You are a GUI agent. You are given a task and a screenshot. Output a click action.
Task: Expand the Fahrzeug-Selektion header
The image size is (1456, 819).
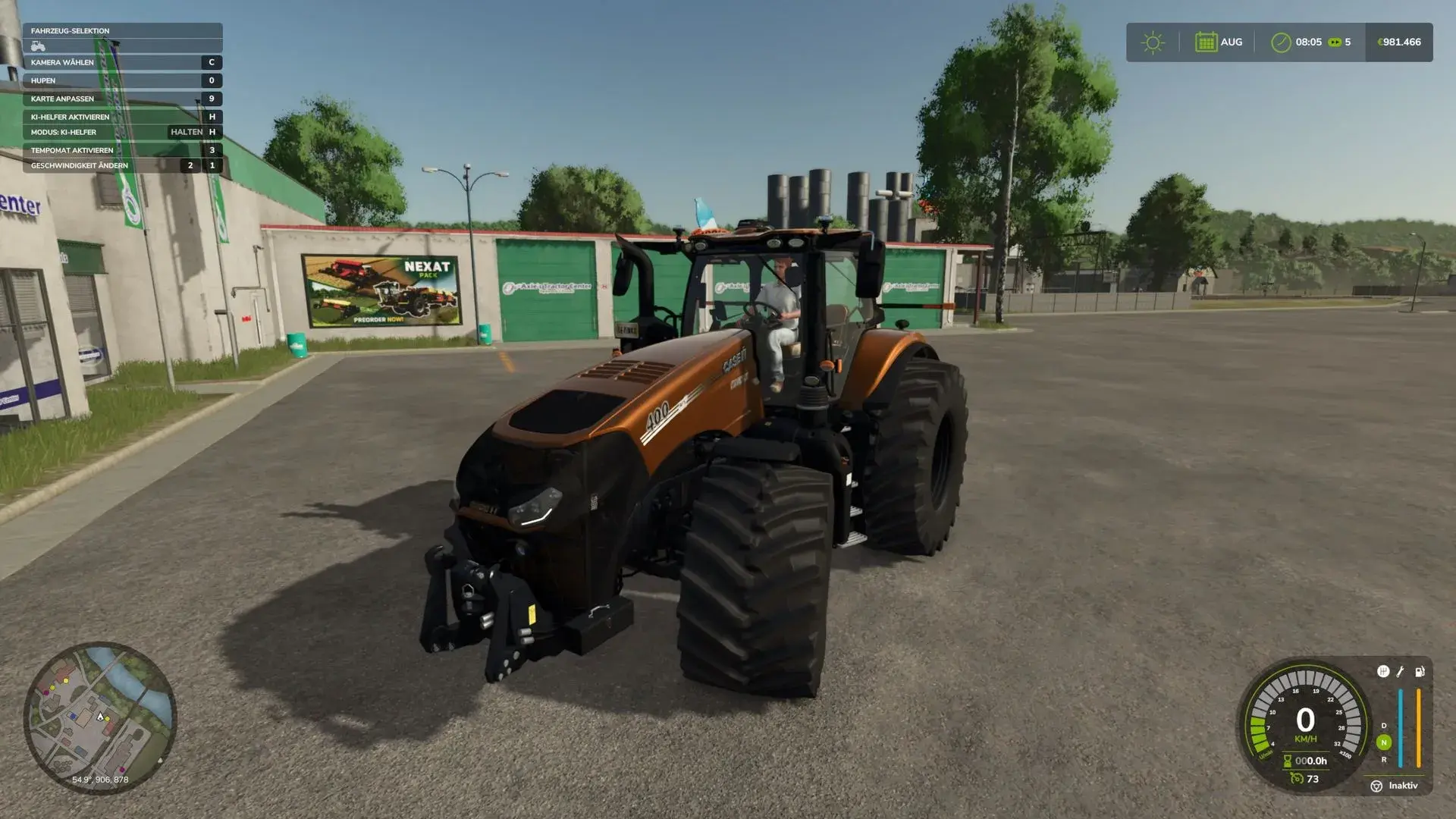[x=121, y=30]
